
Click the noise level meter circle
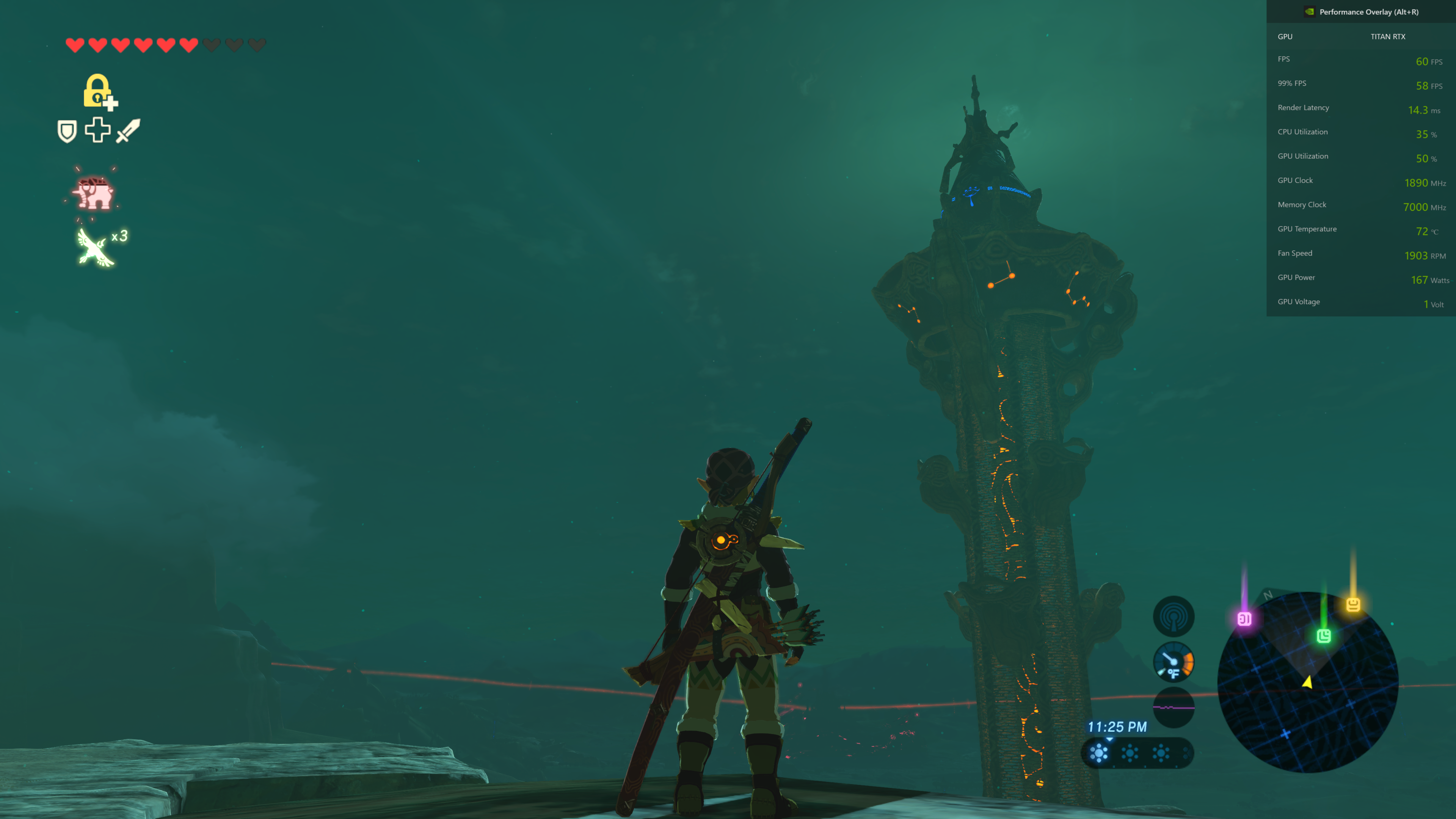pyautogui.click(x=1174, y=707)
